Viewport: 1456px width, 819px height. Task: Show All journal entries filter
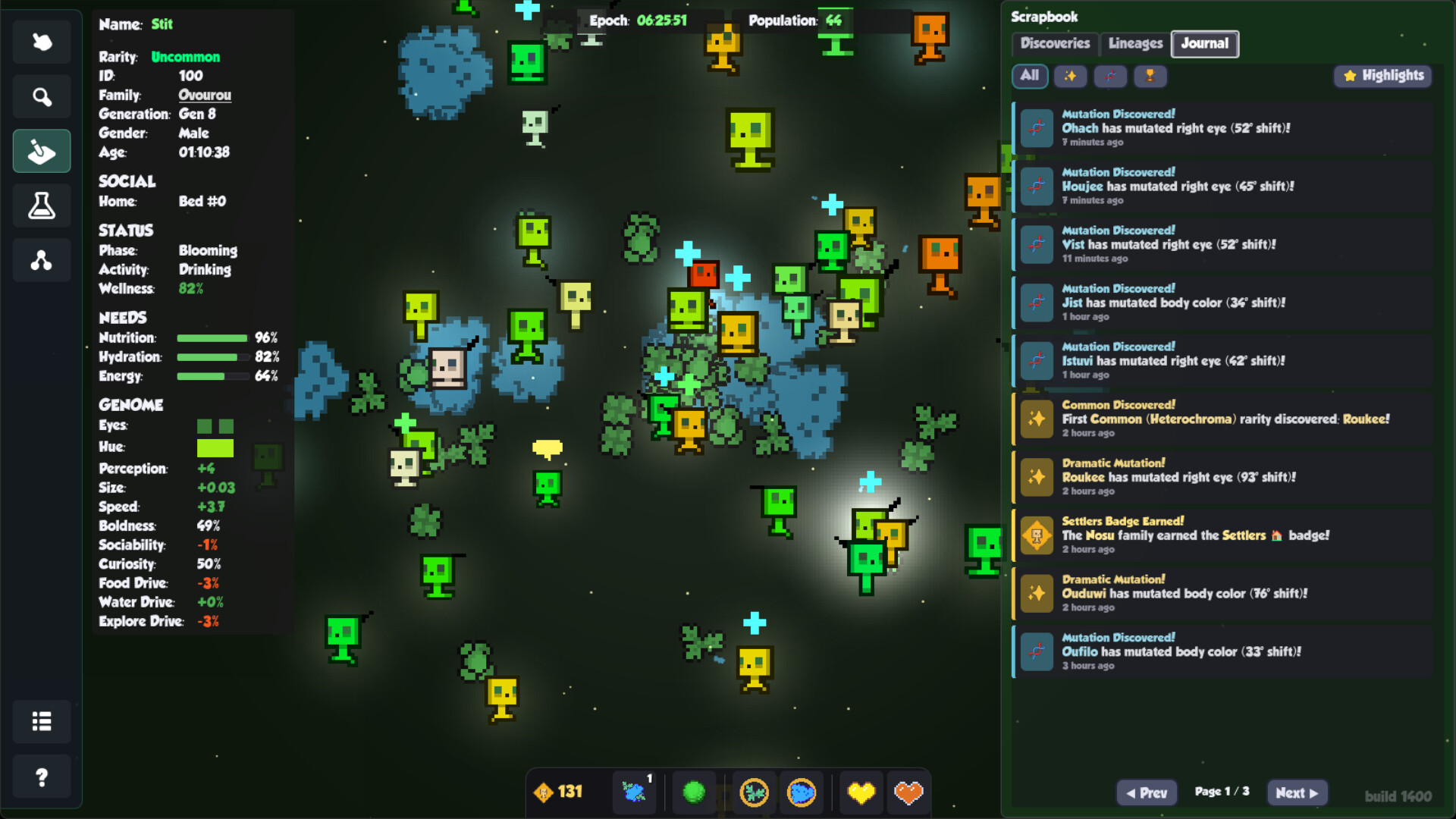[1029, 76]
